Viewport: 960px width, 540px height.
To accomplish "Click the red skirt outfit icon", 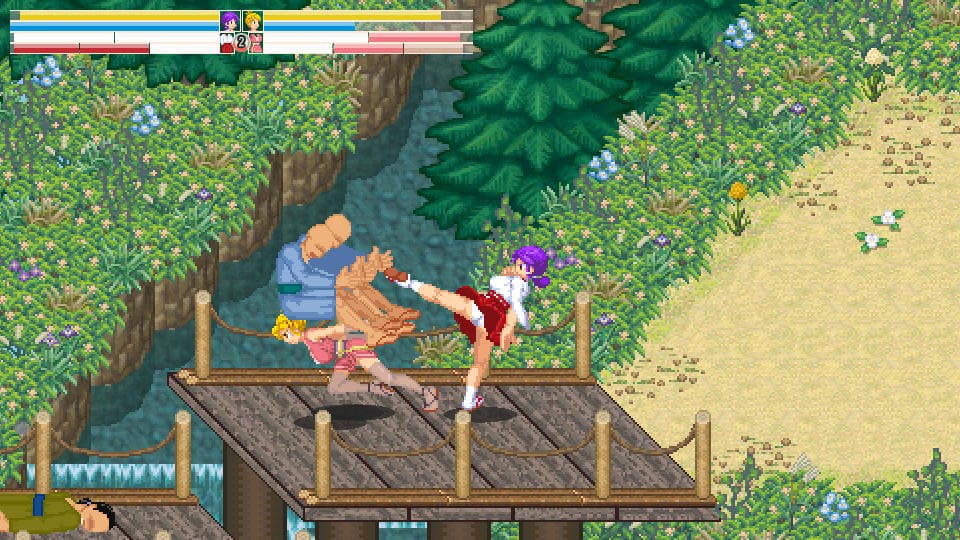I will pyautogui.click(x=227, y=42).
